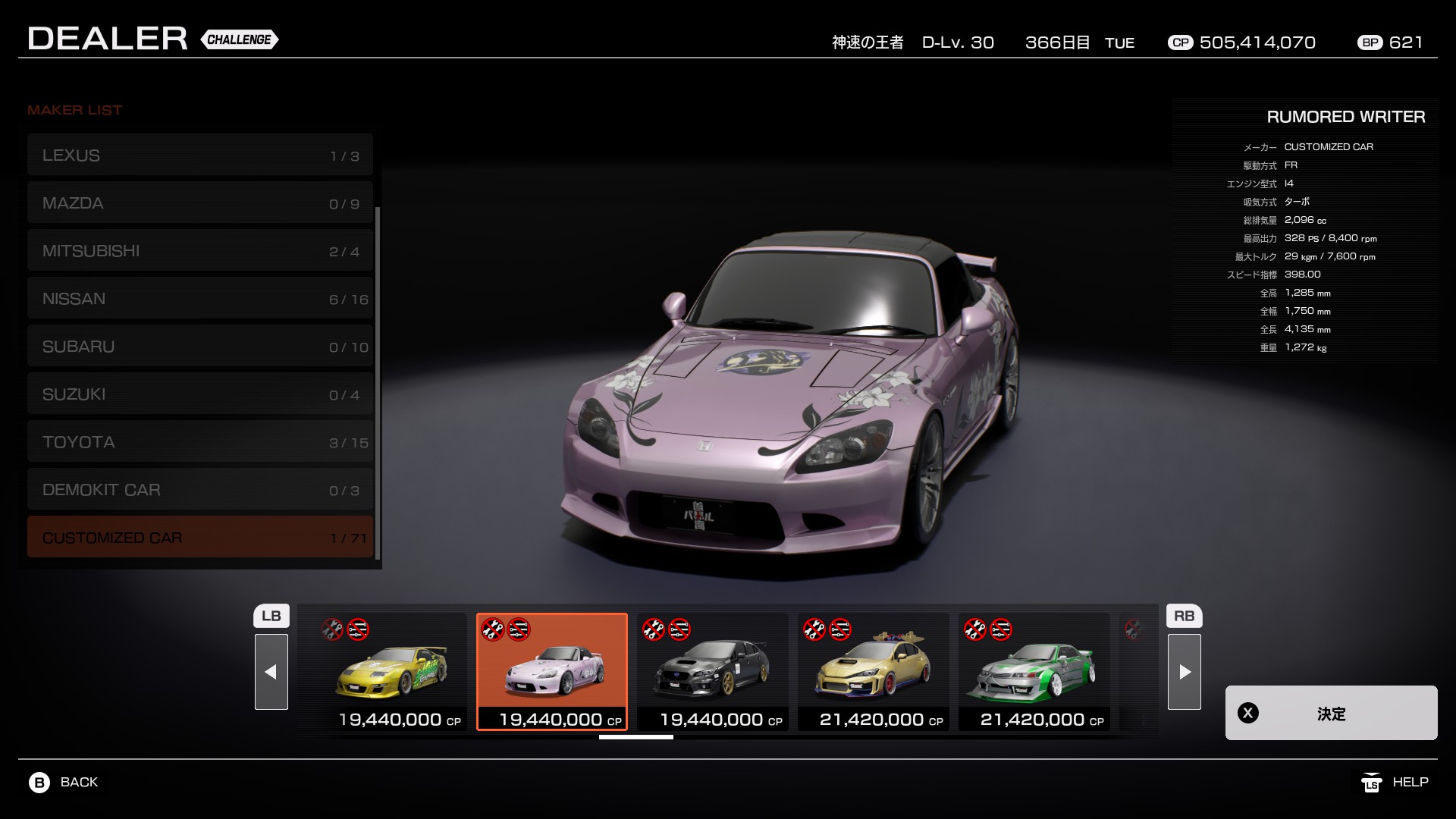
Task: Select the pink convertible car thumbnail
Action: click(552, 672)
